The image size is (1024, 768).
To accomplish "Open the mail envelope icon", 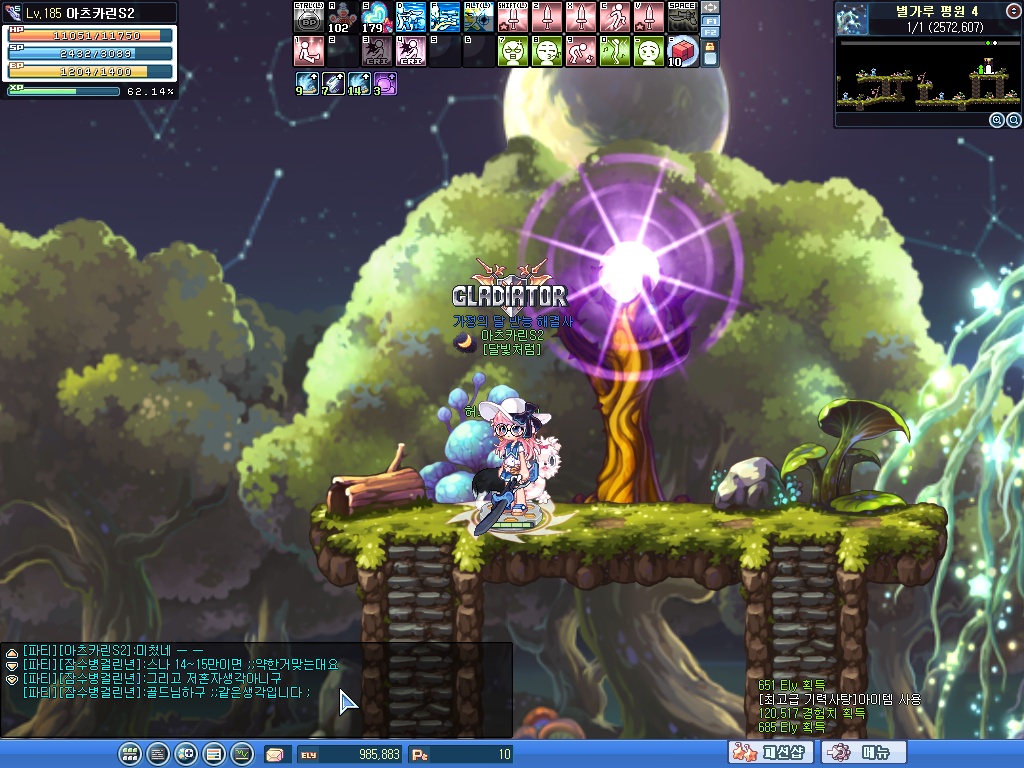I will click(274, 754).
